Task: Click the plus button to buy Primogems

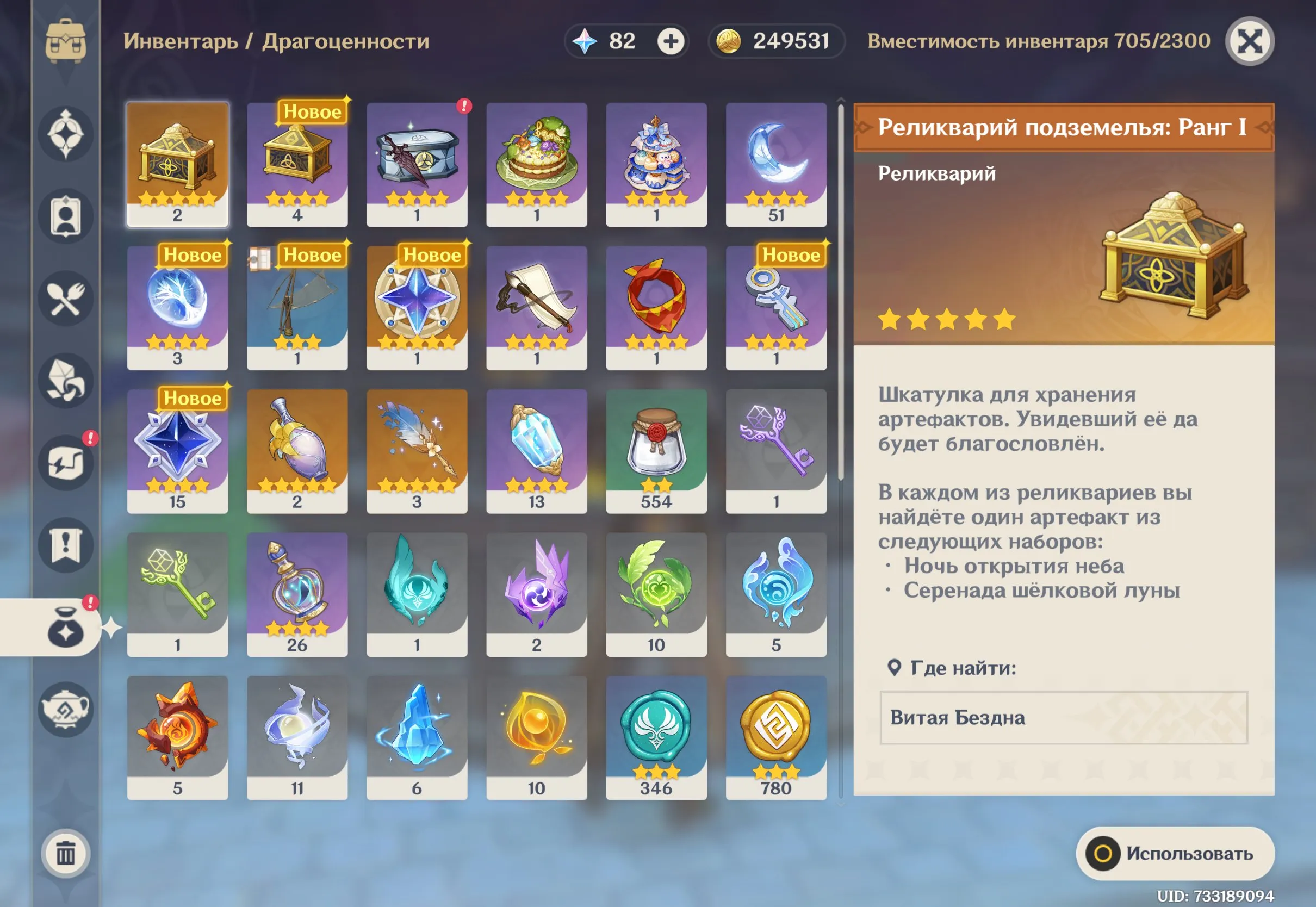Action: coord(671,41)
